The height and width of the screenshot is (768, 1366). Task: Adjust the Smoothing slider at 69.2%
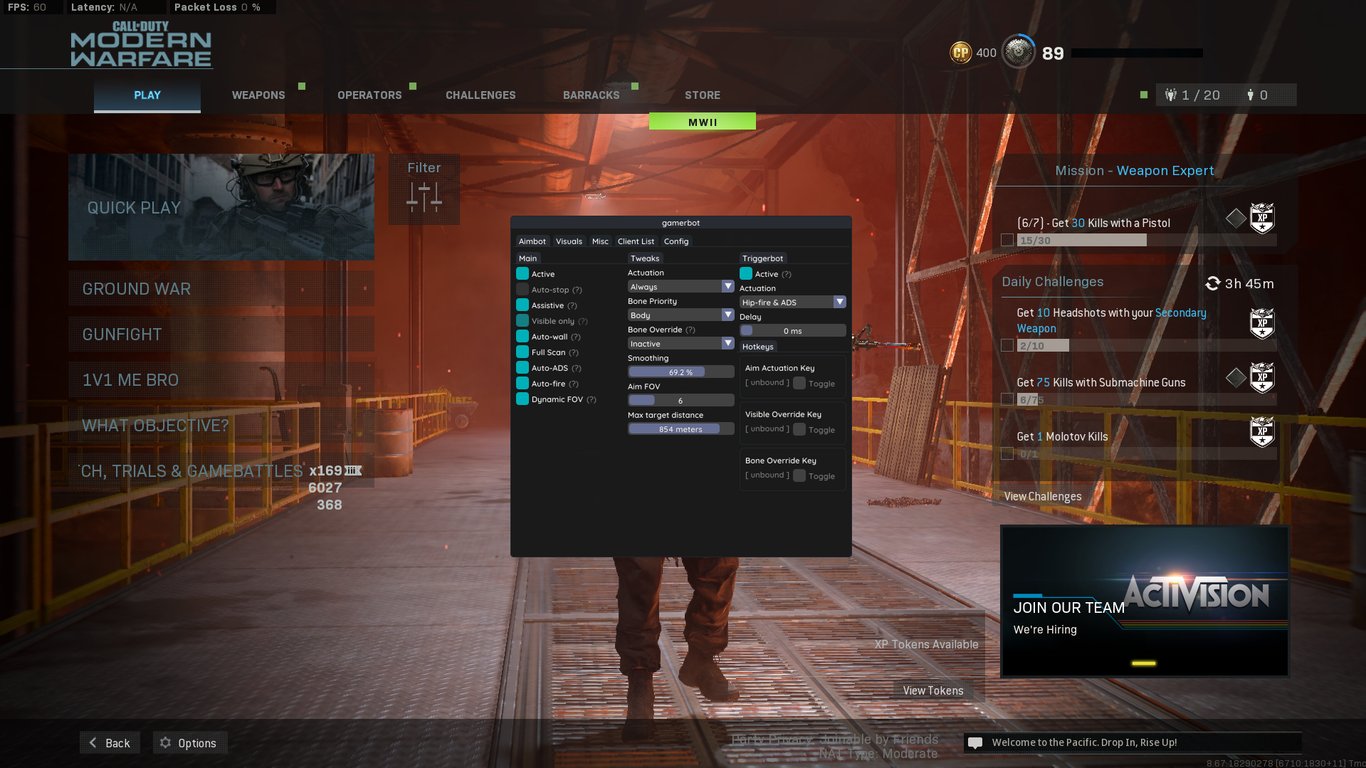(x=680, y=371)
